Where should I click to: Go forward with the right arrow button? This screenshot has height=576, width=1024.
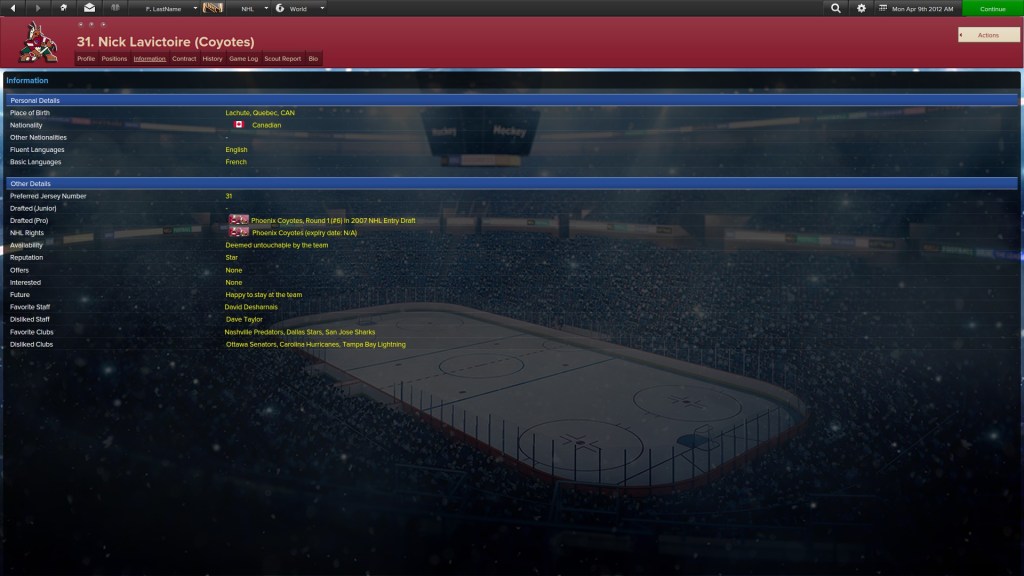point(38,8)
